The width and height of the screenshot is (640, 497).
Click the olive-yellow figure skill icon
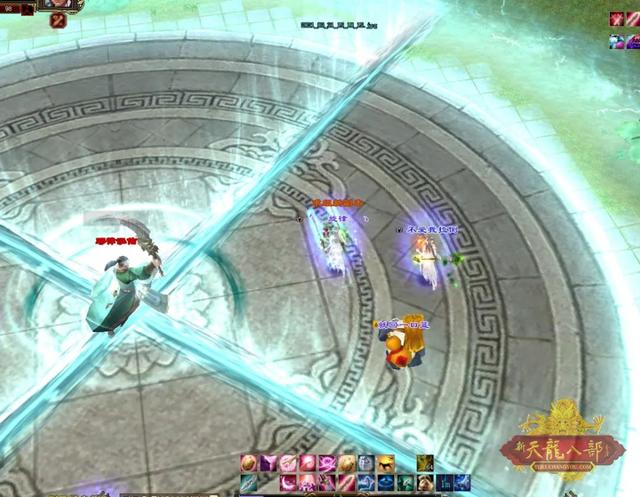pyautogui.click(x=425, y=463)
